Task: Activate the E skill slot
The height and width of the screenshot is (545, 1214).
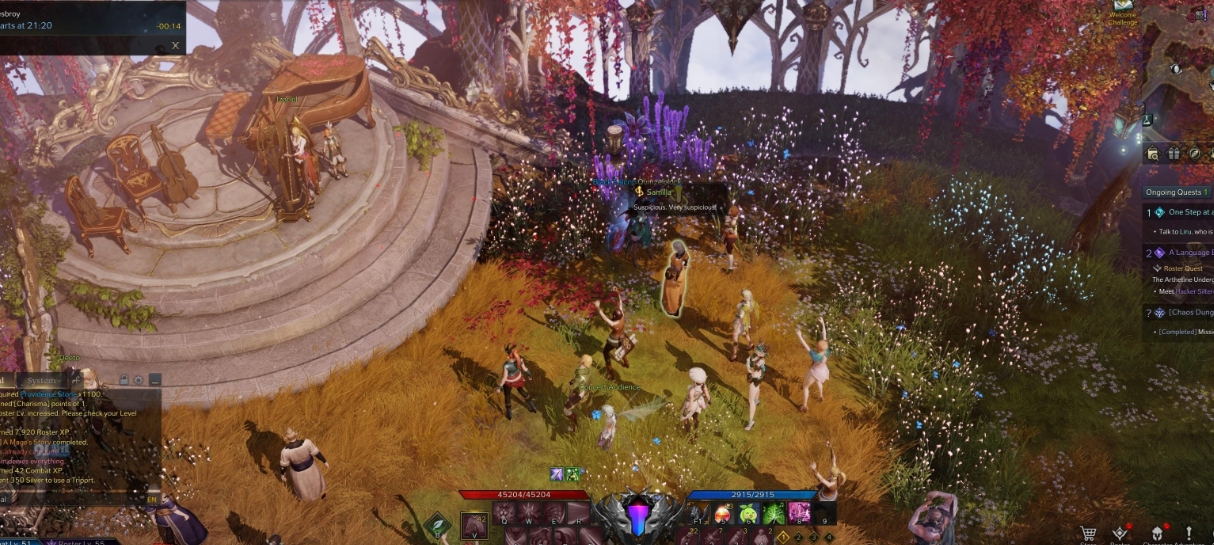Action: point(553,514)
